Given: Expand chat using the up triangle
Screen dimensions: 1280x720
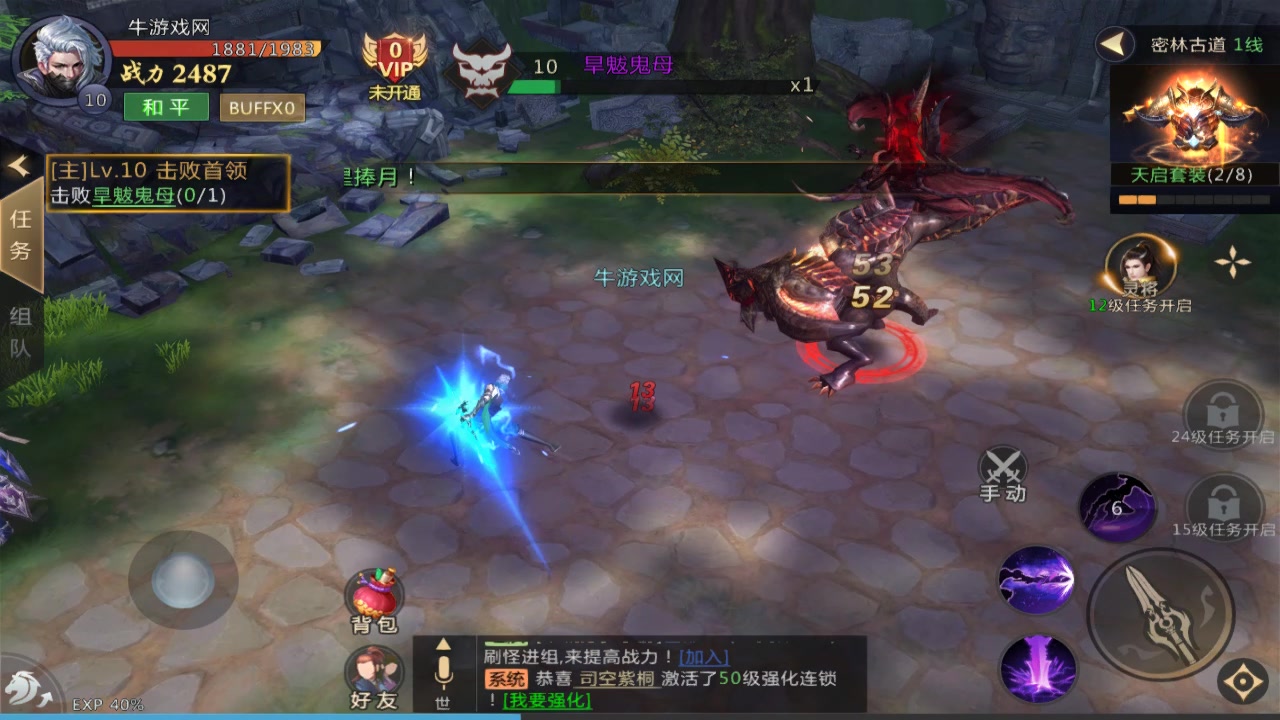Looking at the screenshot, I should click(443, 645).
